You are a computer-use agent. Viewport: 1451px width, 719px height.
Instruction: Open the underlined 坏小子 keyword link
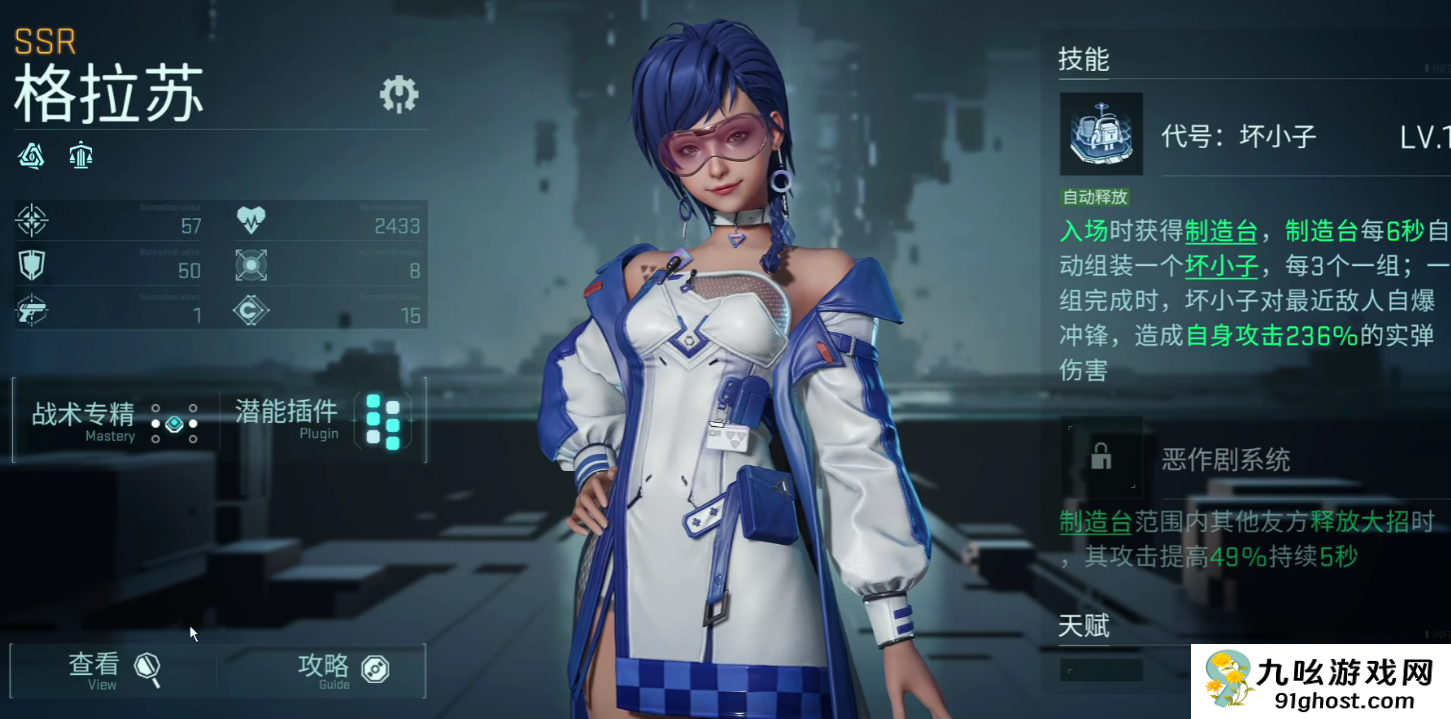[x=1221, y=267]
